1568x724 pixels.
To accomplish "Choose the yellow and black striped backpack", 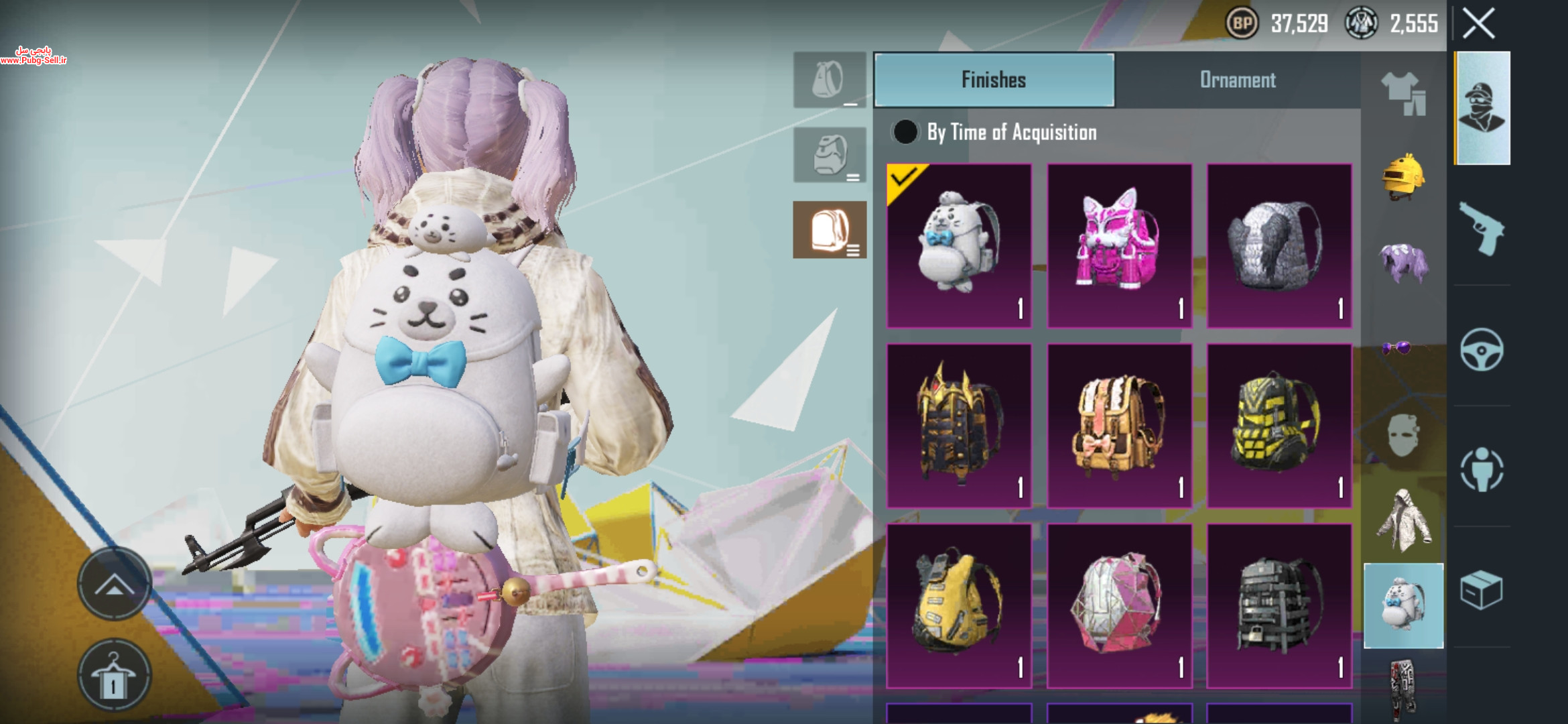I will (1279, 426).
